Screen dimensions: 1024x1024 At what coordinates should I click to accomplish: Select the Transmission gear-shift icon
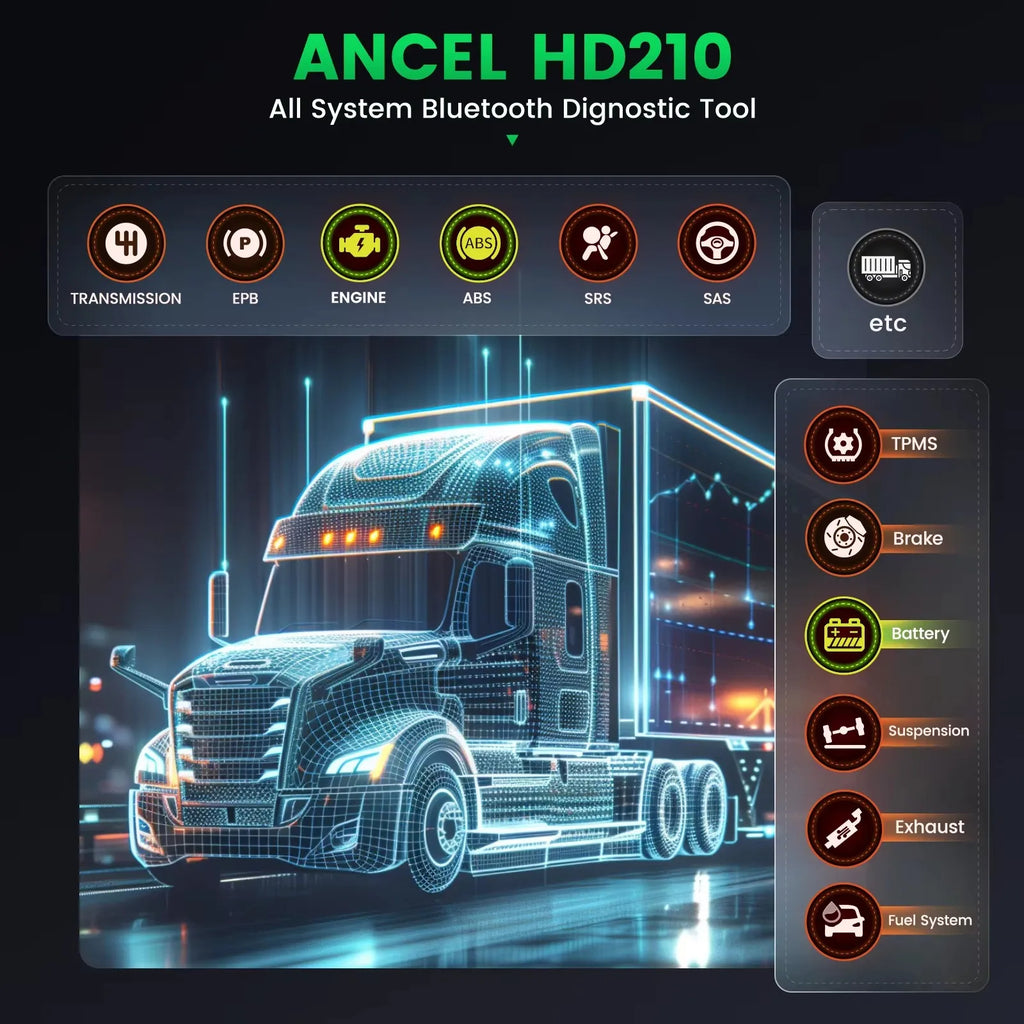coord(126,243)
